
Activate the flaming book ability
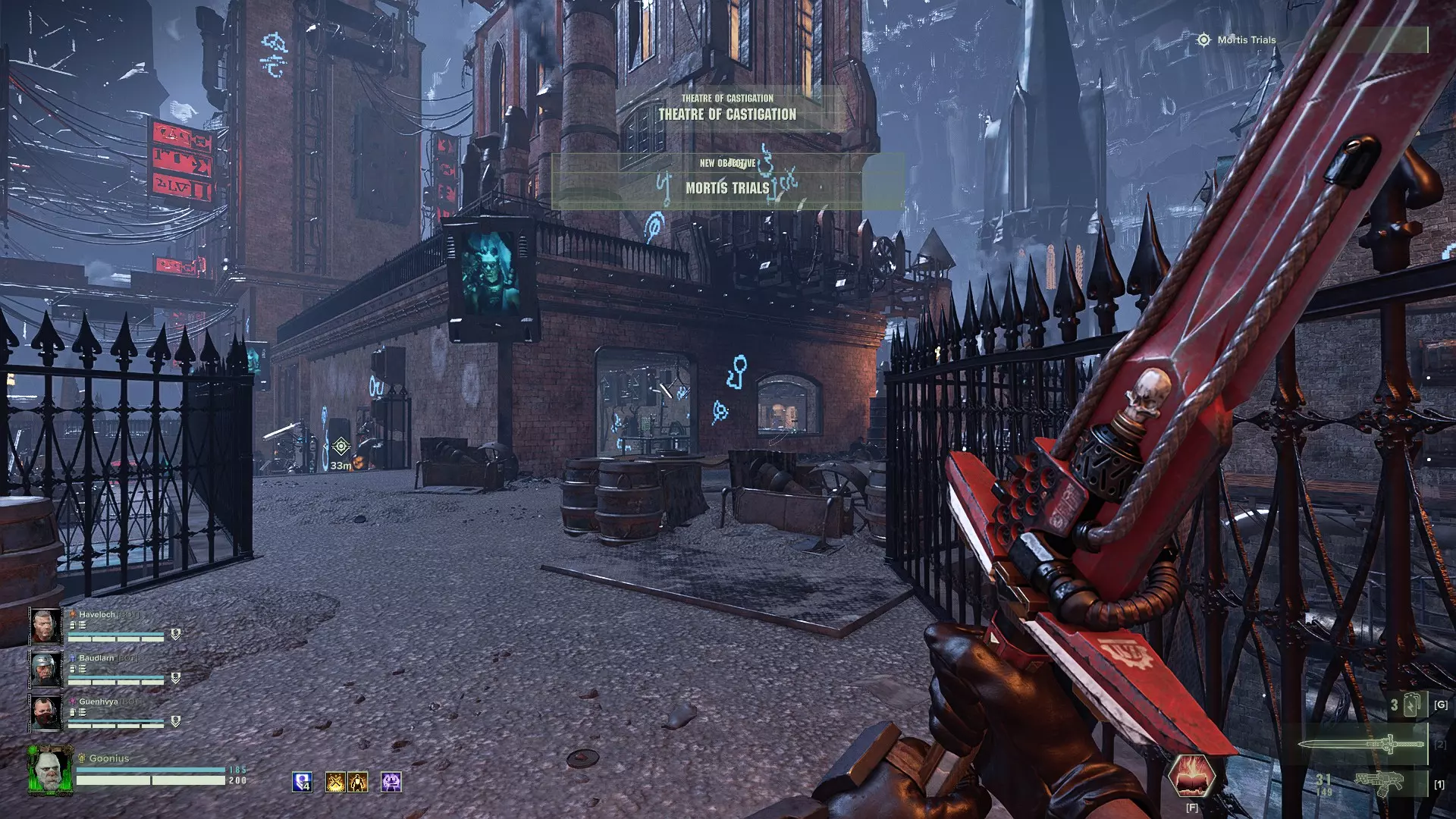[x=1191, y=777]
